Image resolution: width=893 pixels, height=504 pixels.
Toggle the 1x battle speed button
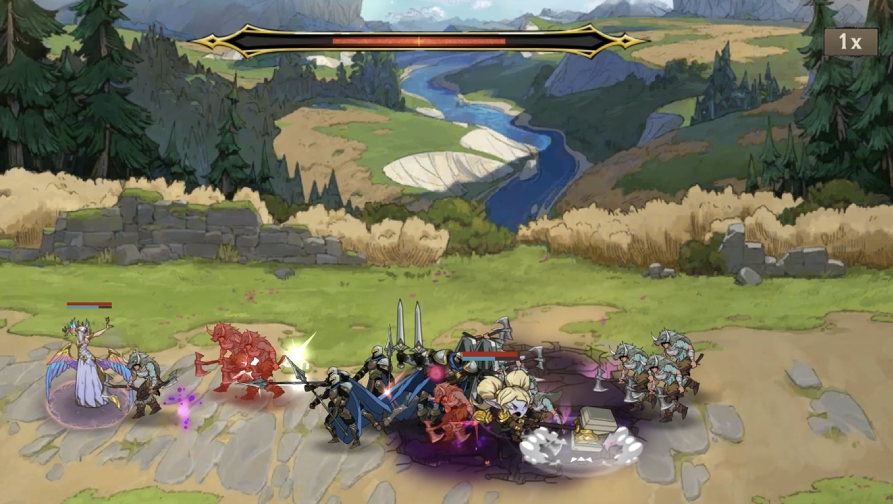click(850, 42)
